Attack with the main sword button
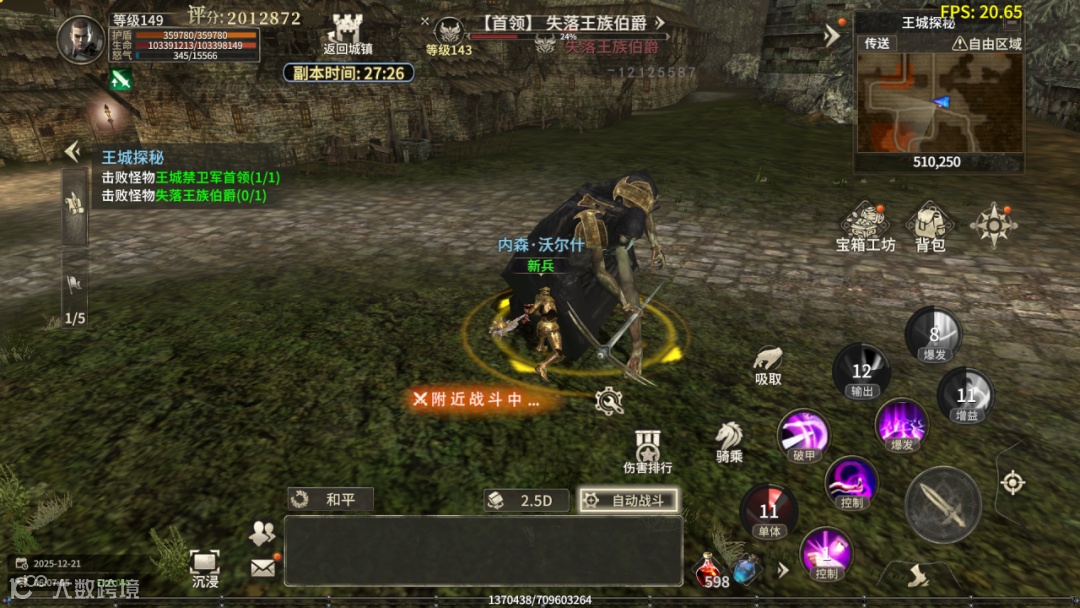The height and width of the screenshot is (608, 1080). pos(942,504)
